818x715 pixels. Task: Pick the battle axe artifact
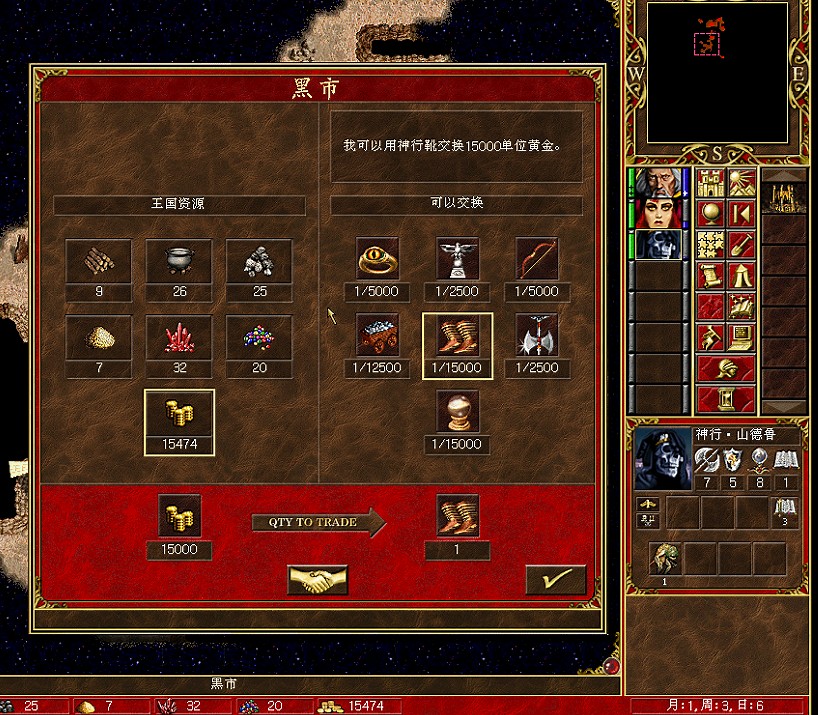point(538,336)
